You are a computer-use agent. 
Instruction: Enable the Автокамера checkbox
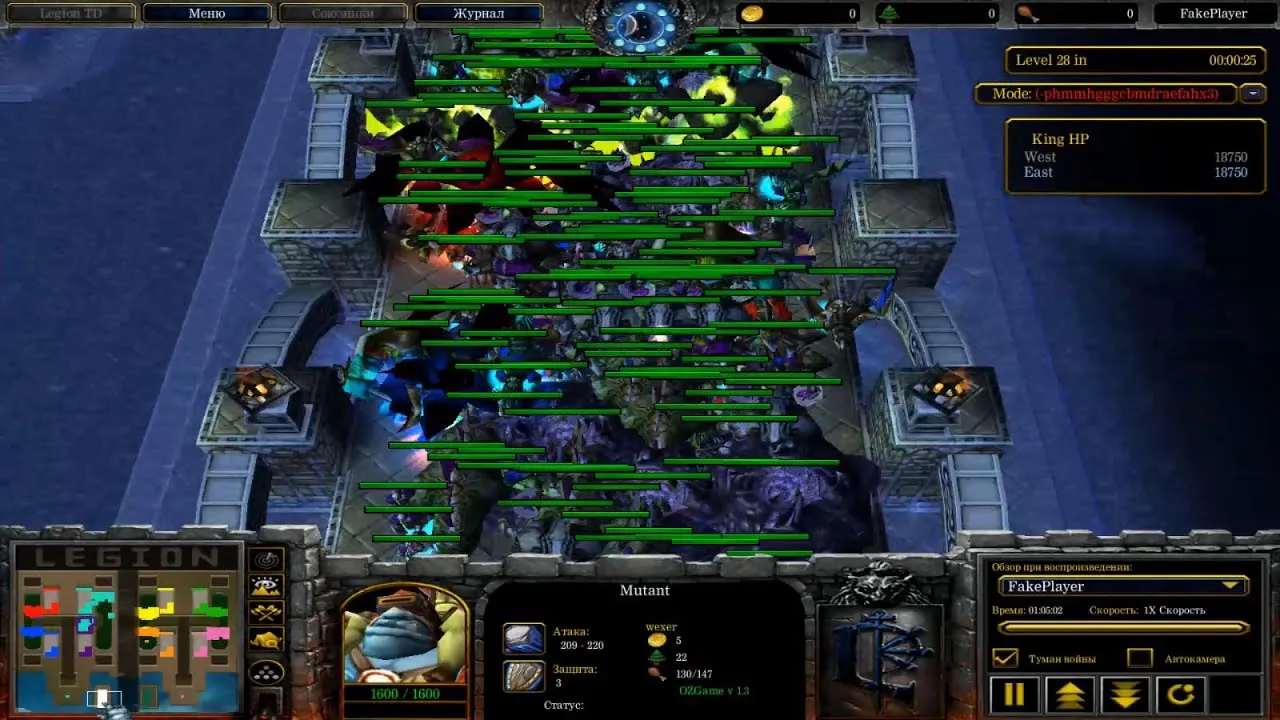pyautogui.click(x=1139, y=657)
